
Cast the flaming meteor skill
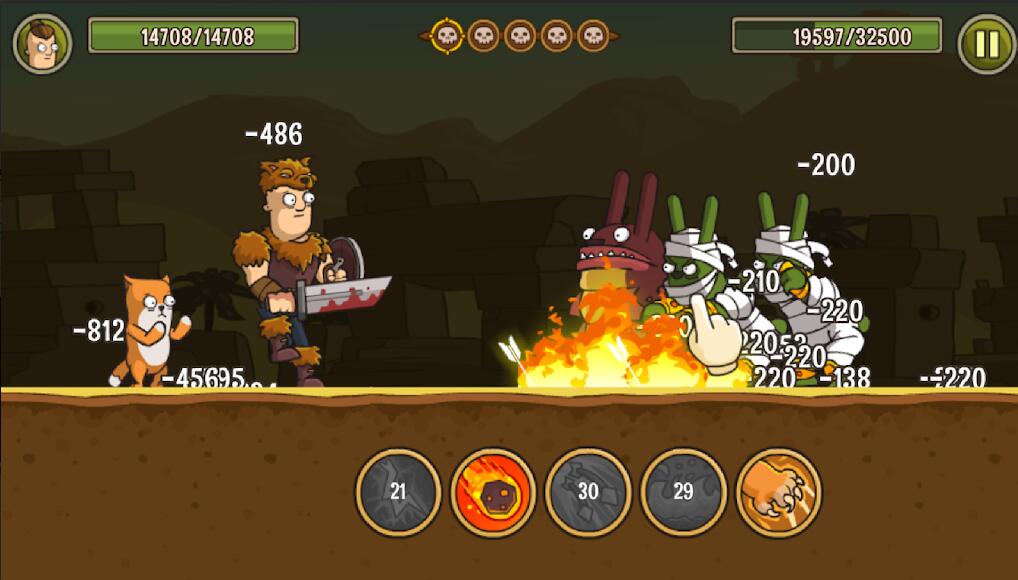point(493,492)
